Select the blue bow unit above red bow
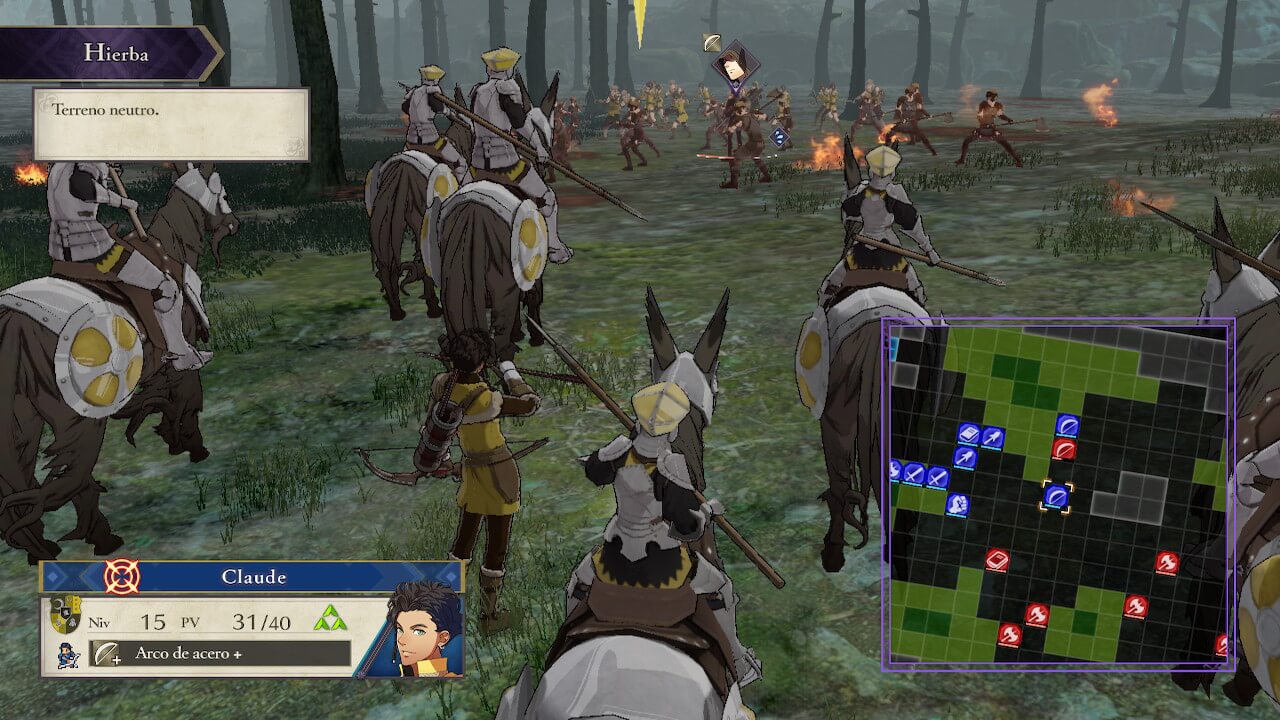This screenshot has height=720, width=1280. 1066,425
